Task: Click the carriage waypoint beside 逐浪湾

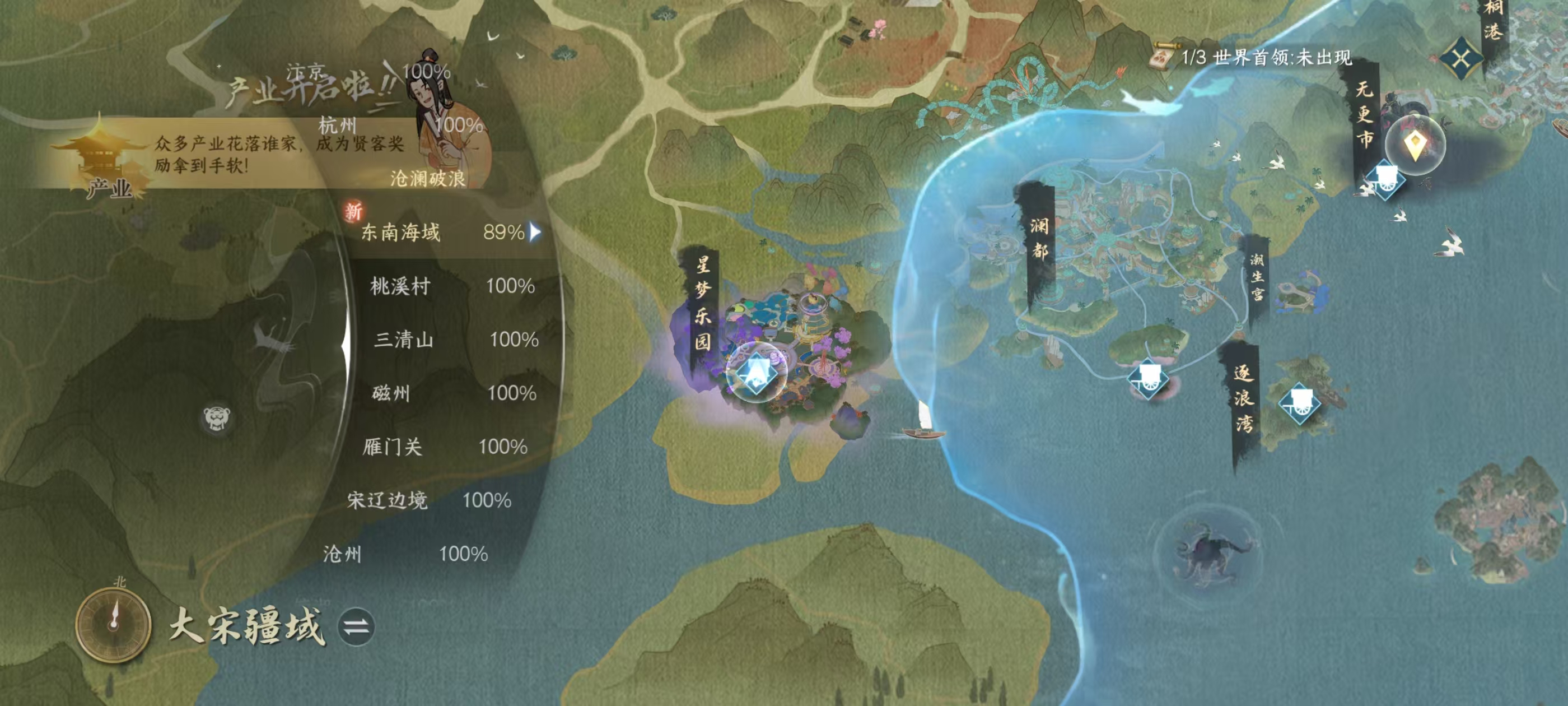Action: [x=1300, y=403]
